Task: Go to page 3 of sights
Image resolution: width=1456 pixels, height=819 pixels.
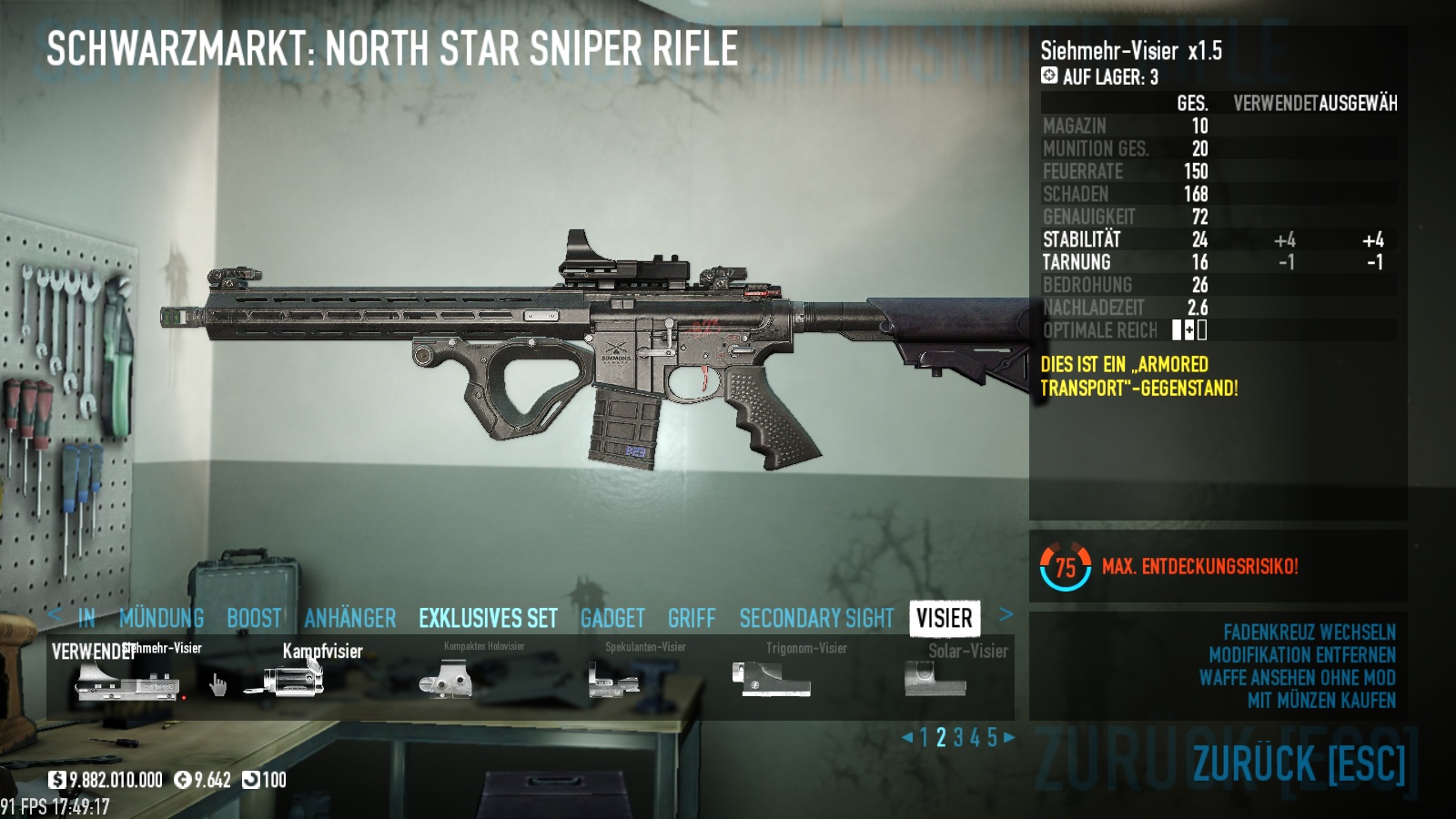Action: pos(958,738)
